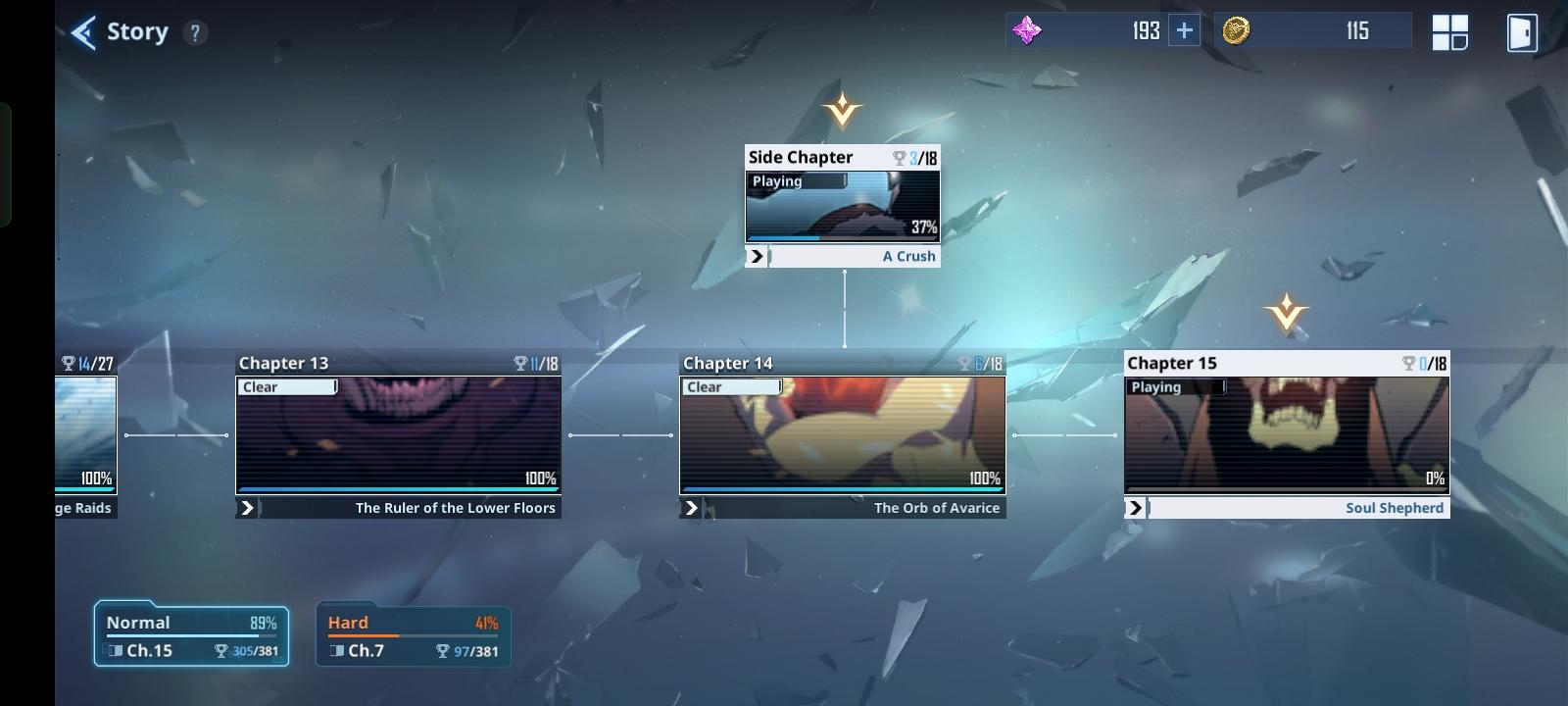The height and width of the screenshot is (706, 1568).
Task: Click the 37% progress bar on Side Chapter
Action: click(841, 237)
